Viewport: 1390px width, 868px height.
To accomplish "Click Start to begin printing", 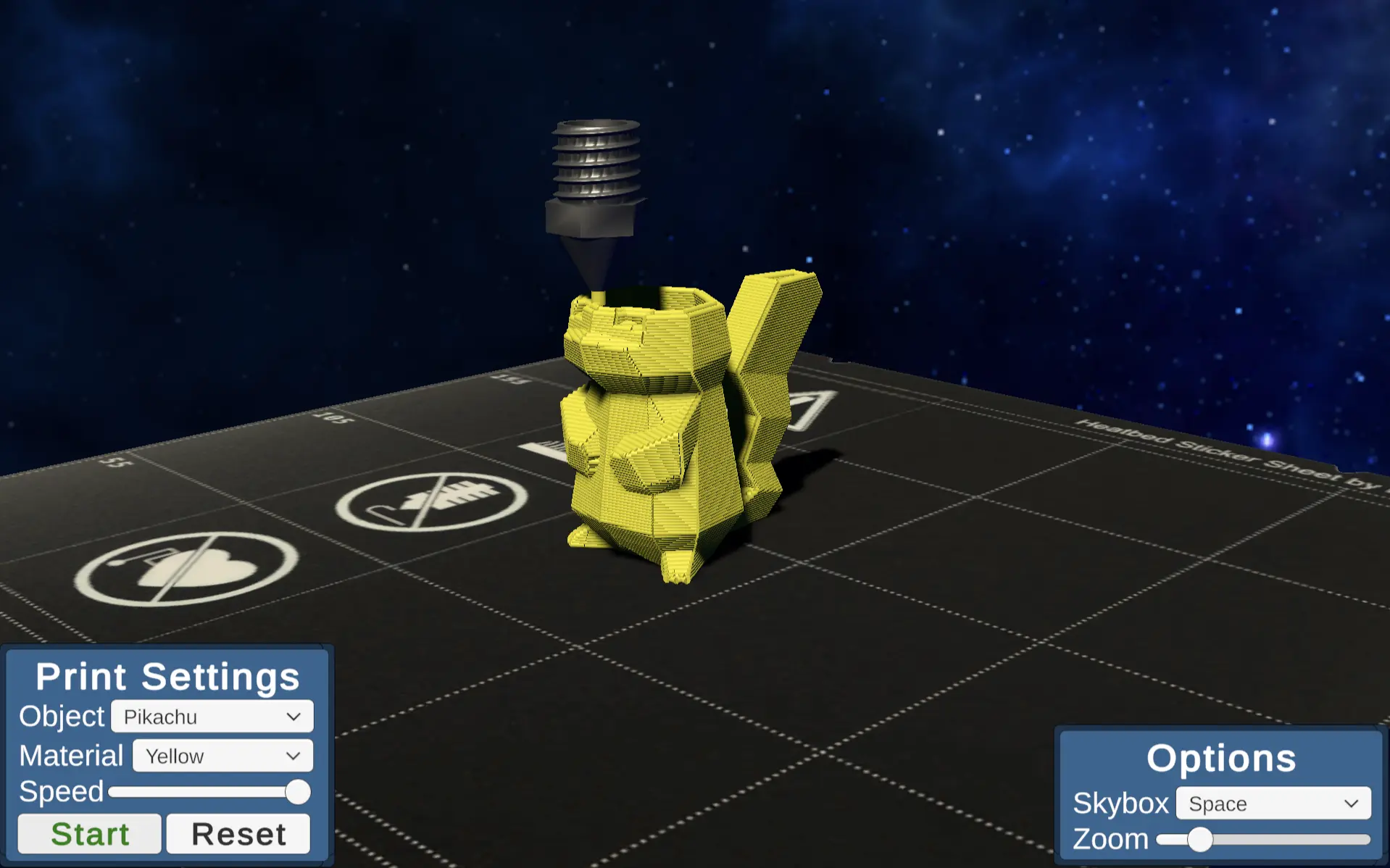I will point(88,833).
